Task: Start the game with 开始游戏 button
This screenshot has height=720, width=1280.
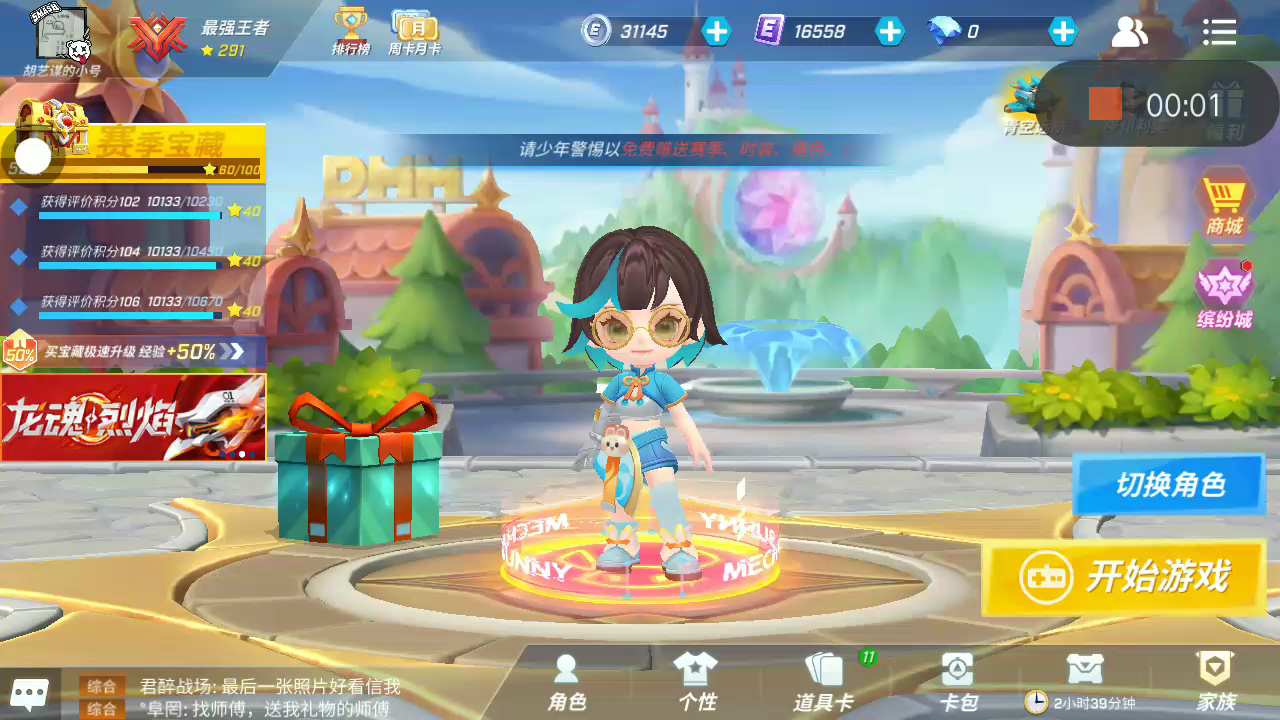Action: tap(1124, 577)
